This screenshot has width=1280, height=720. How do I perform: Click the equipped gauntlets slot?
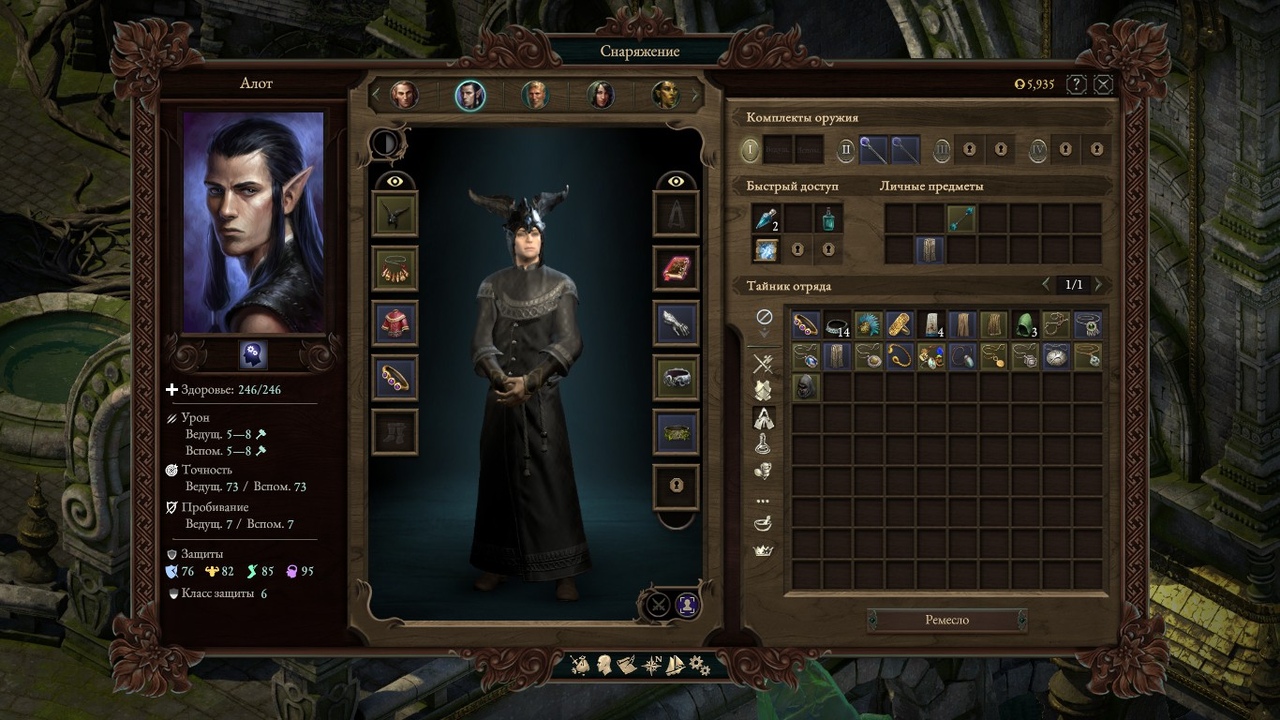[x=676, y=323]
